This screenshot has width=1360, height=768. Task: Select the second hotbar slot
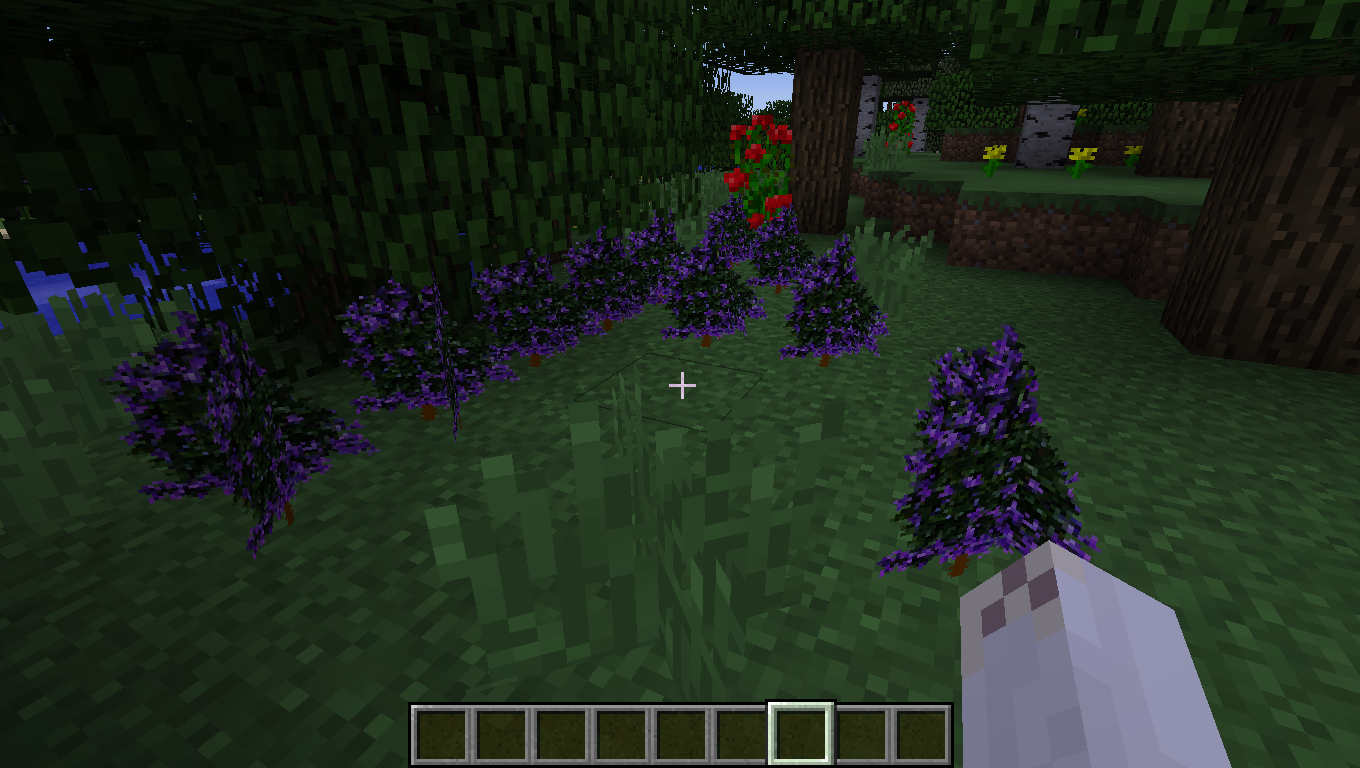499,731
